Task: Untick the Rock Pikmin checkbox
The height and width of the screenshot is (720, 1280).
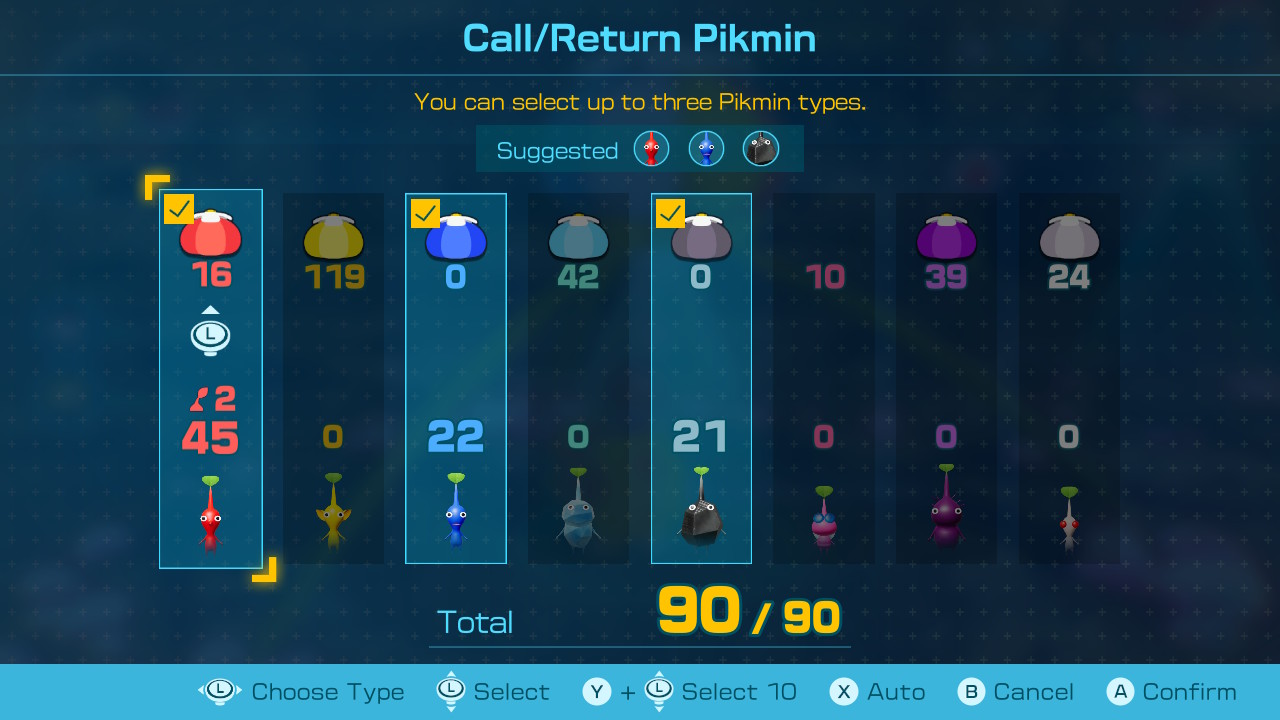Action: [x=670, y=213]
